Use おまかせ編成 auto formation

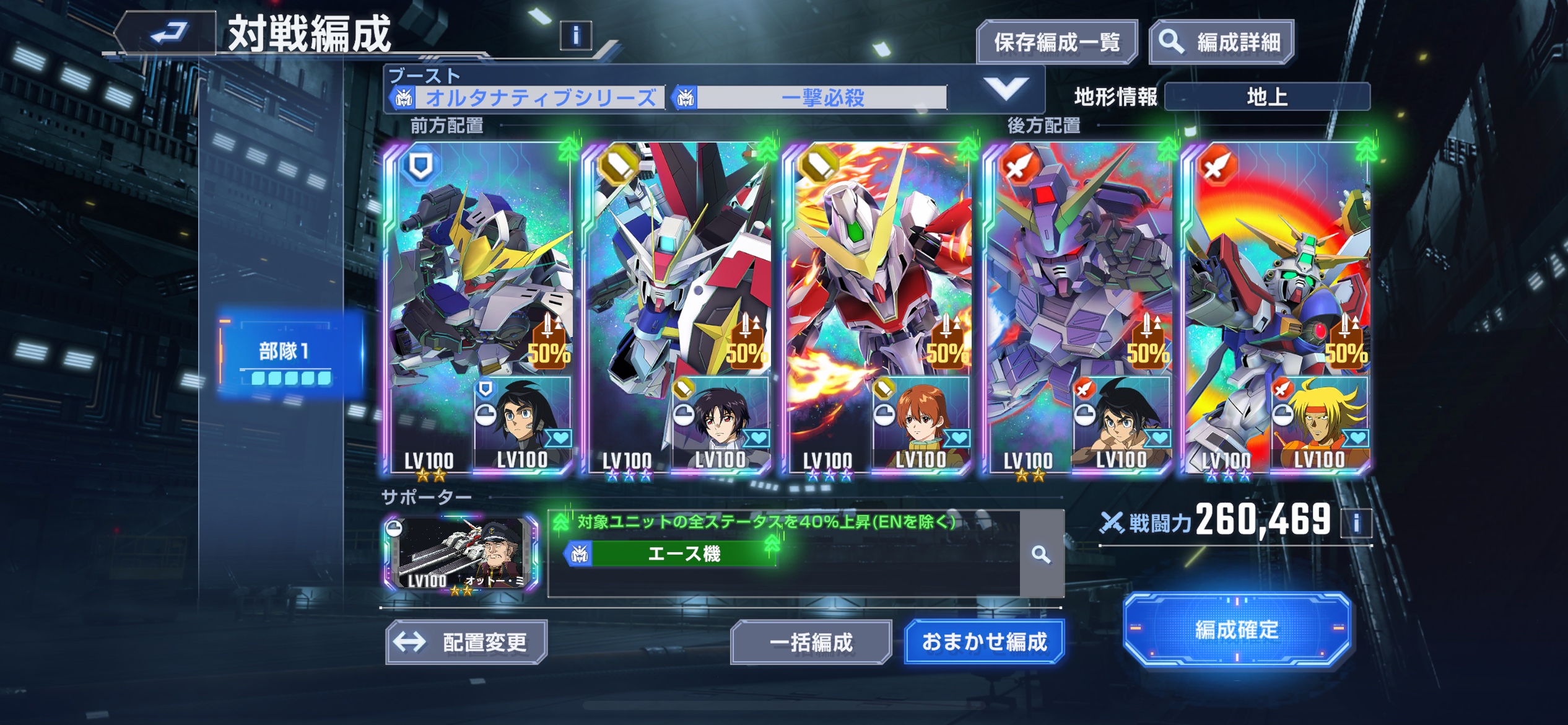pos(984,642)
